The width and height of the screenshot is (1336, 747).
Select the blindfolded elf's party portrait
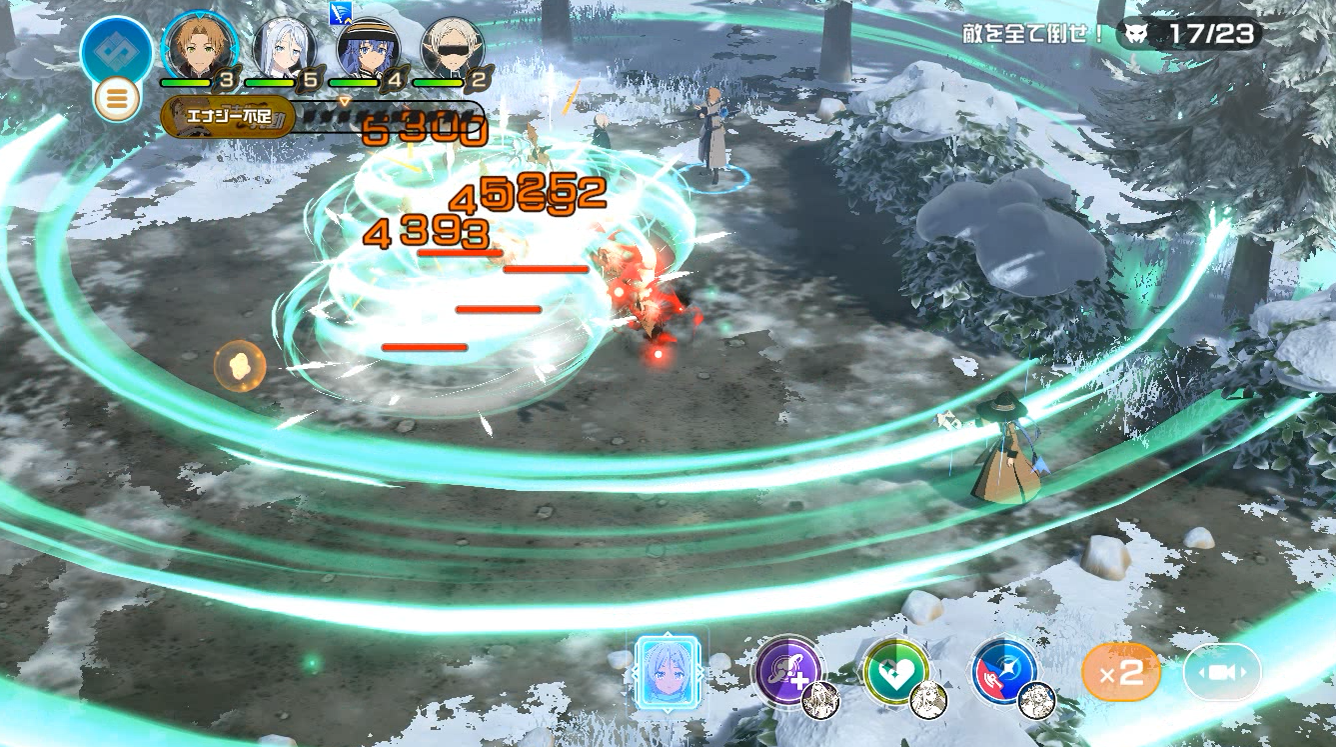coord(452,46)
